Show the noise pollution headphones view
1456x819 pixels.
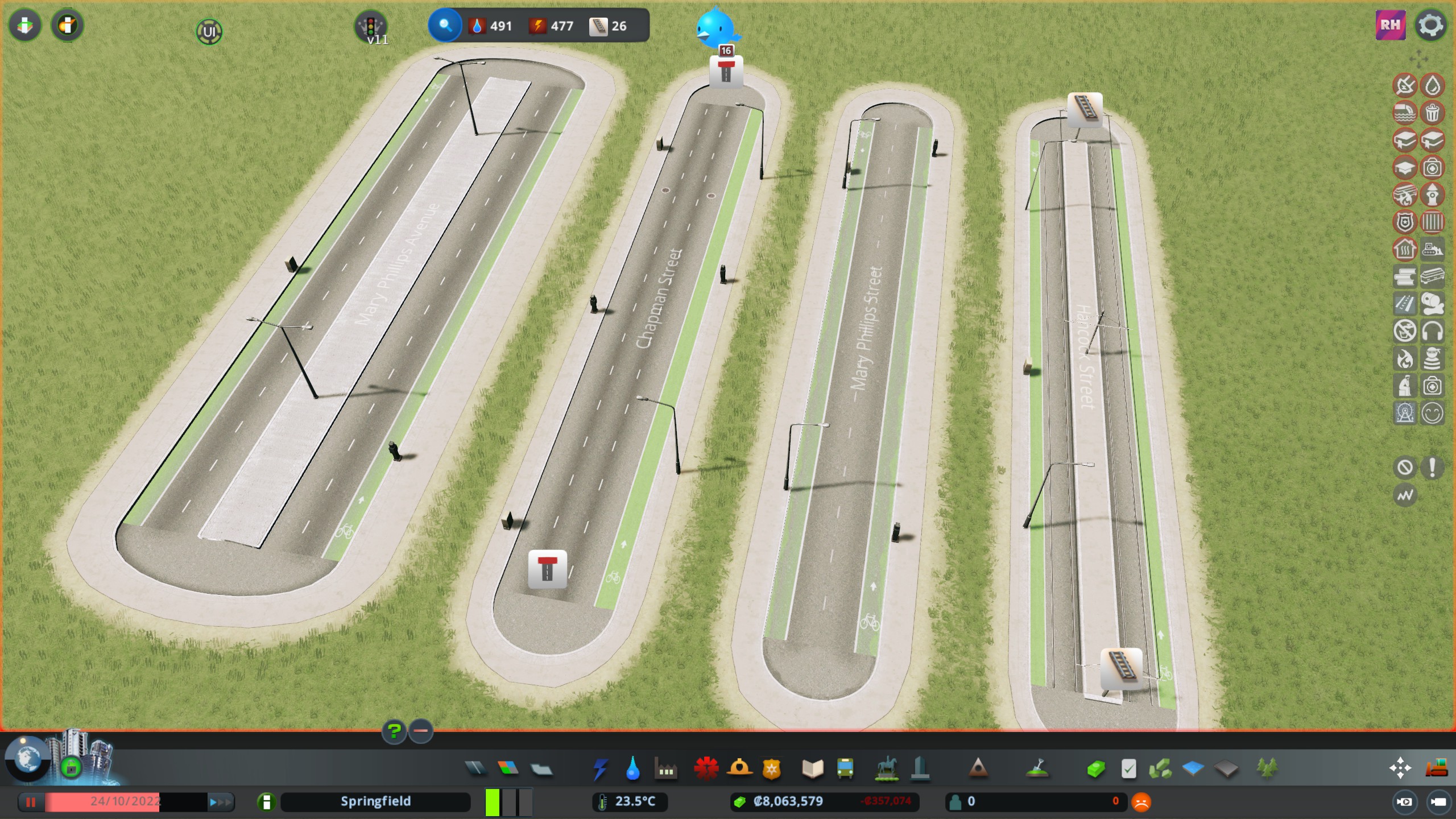[x=1432, y=331]
